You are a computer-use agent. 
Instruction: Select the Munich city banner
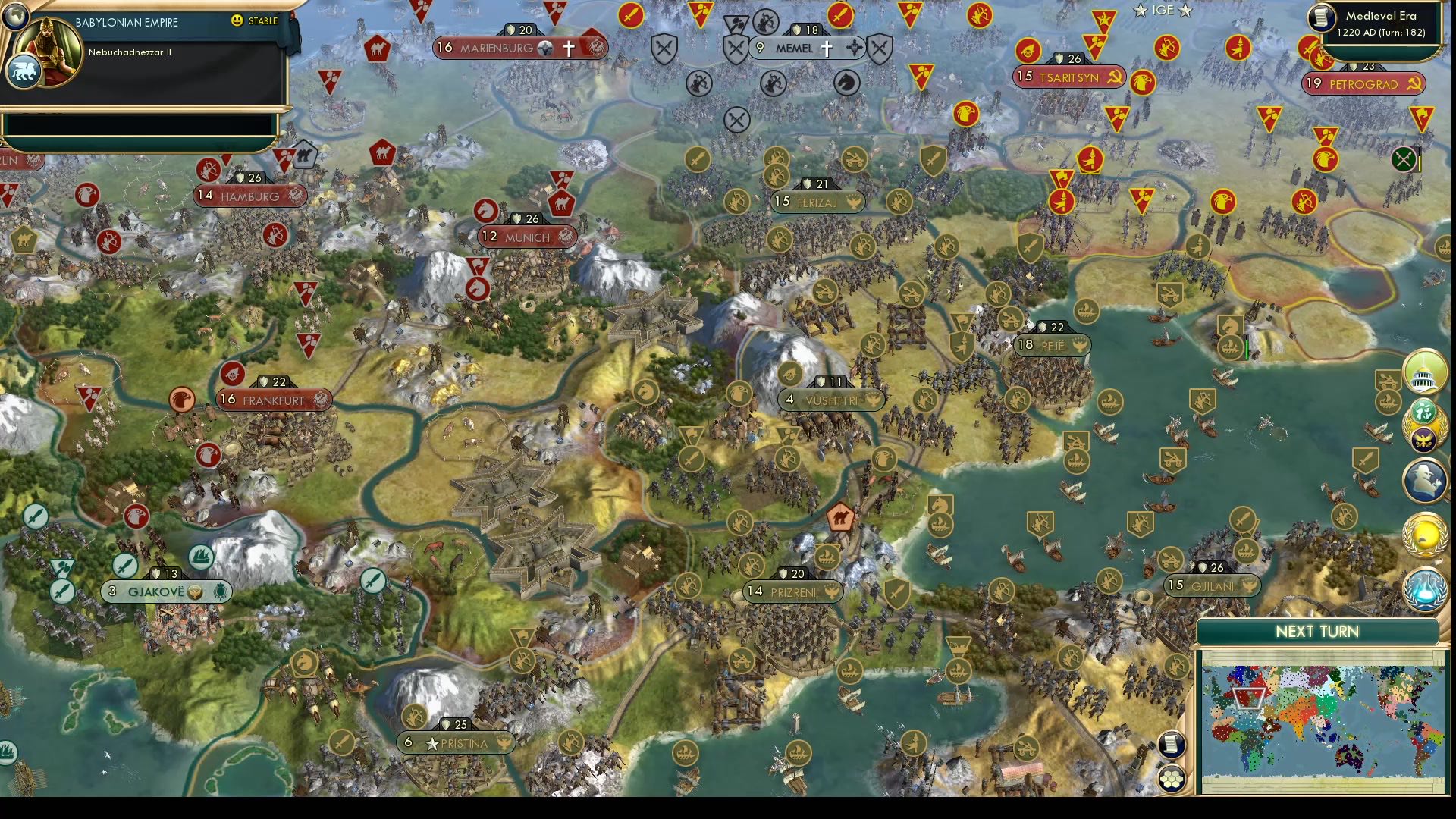526,237
